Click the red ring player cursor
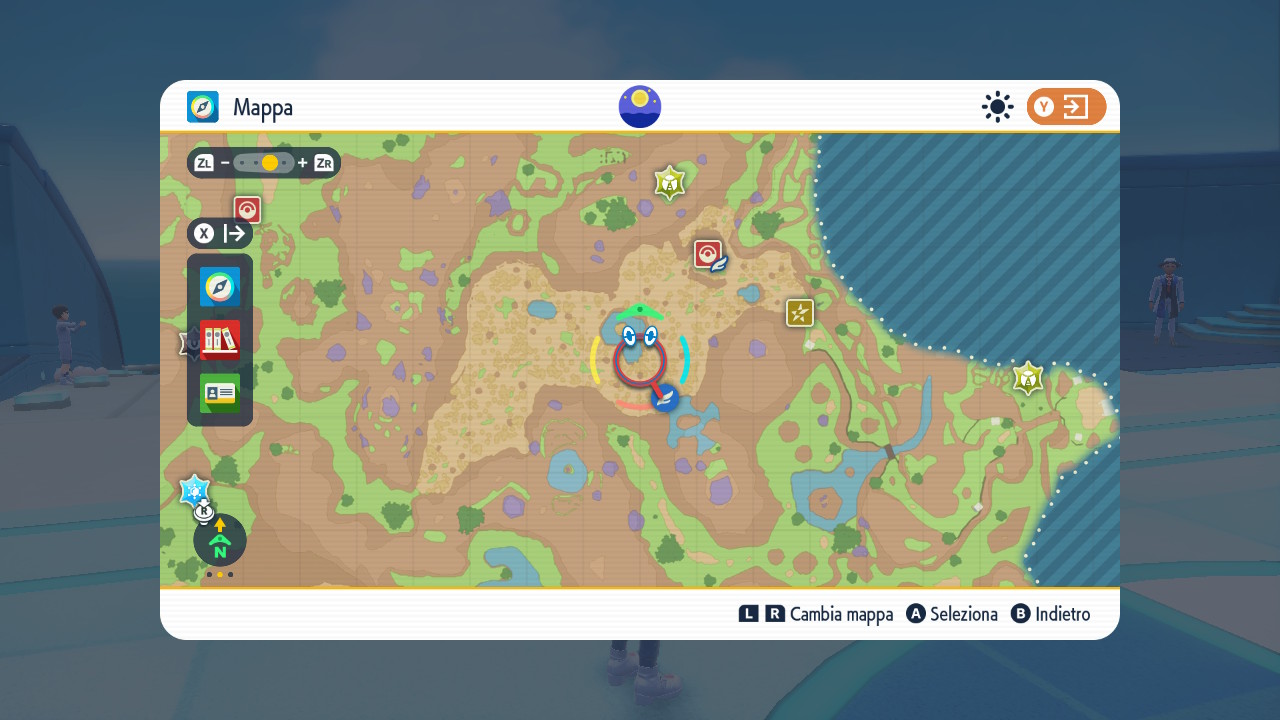 point(639,362)
